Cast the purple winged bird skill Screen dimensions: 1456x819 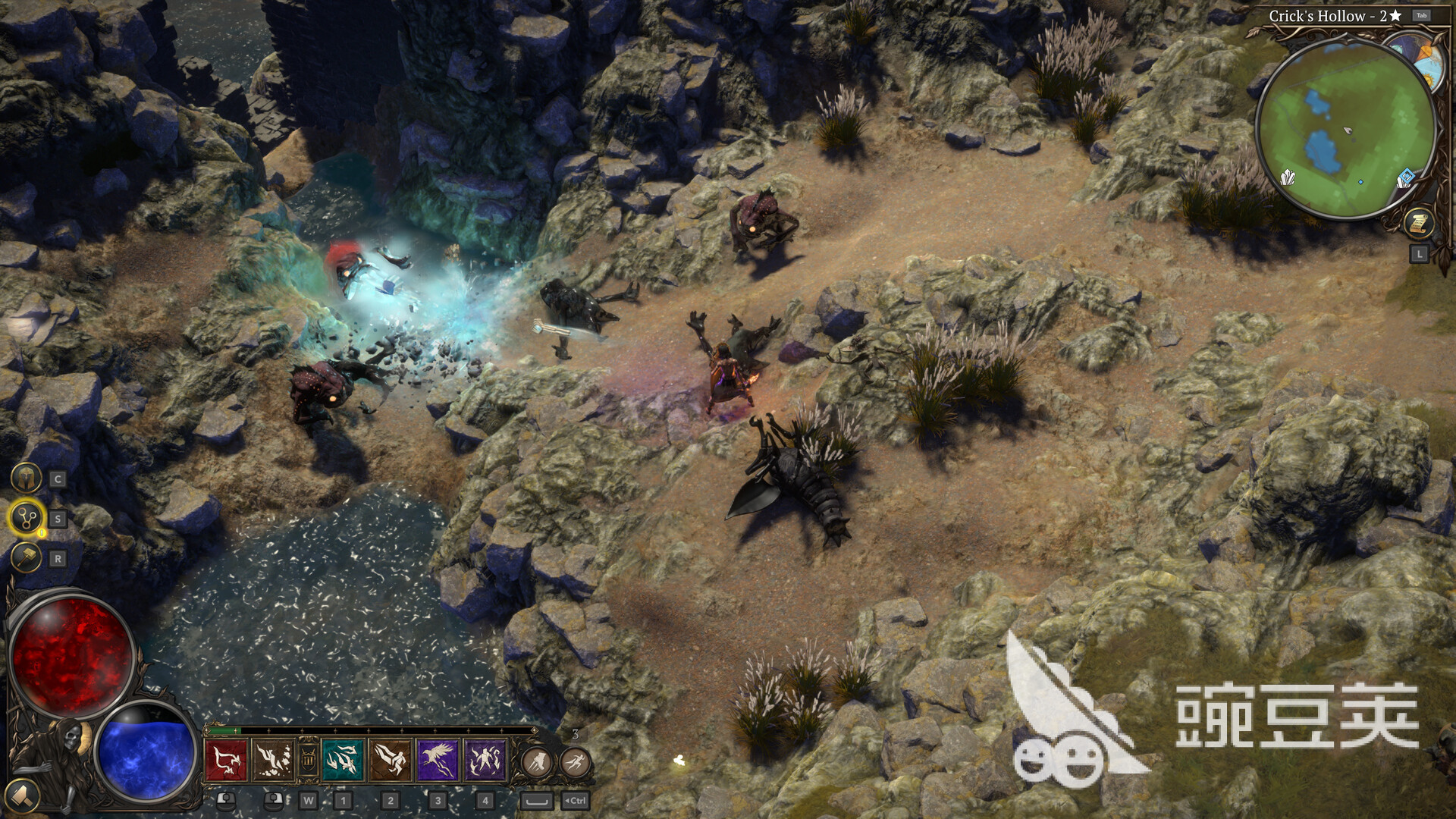coord(438,760)
